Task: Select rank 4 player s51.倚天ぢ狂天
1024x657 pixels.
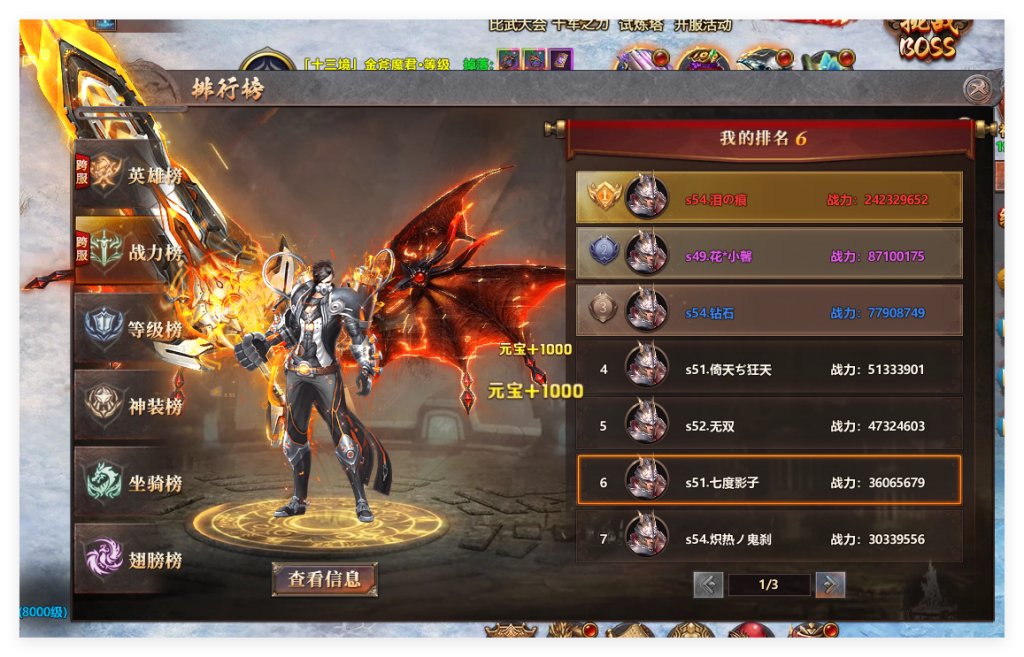Action: (769, 368)
